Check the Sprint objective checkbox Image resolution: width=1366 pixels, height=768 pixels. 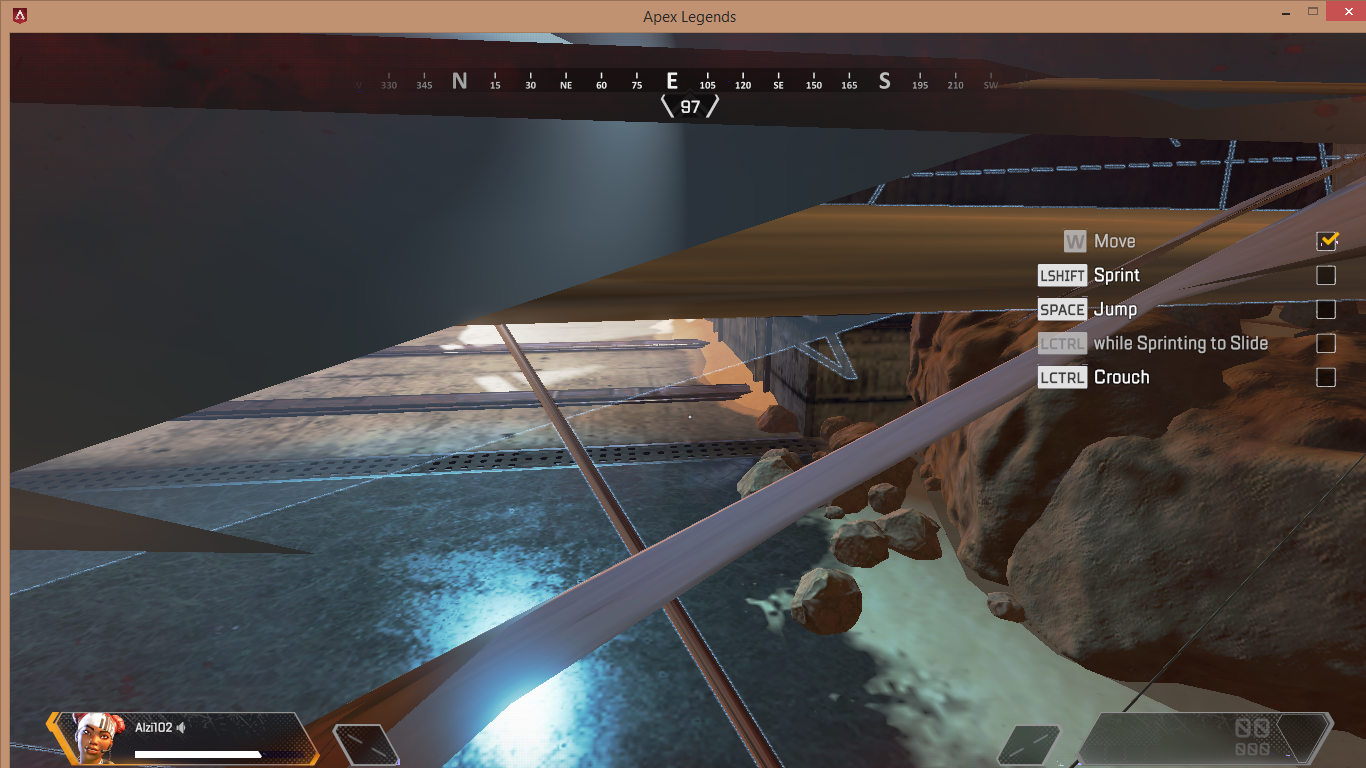click(1327, 275)
